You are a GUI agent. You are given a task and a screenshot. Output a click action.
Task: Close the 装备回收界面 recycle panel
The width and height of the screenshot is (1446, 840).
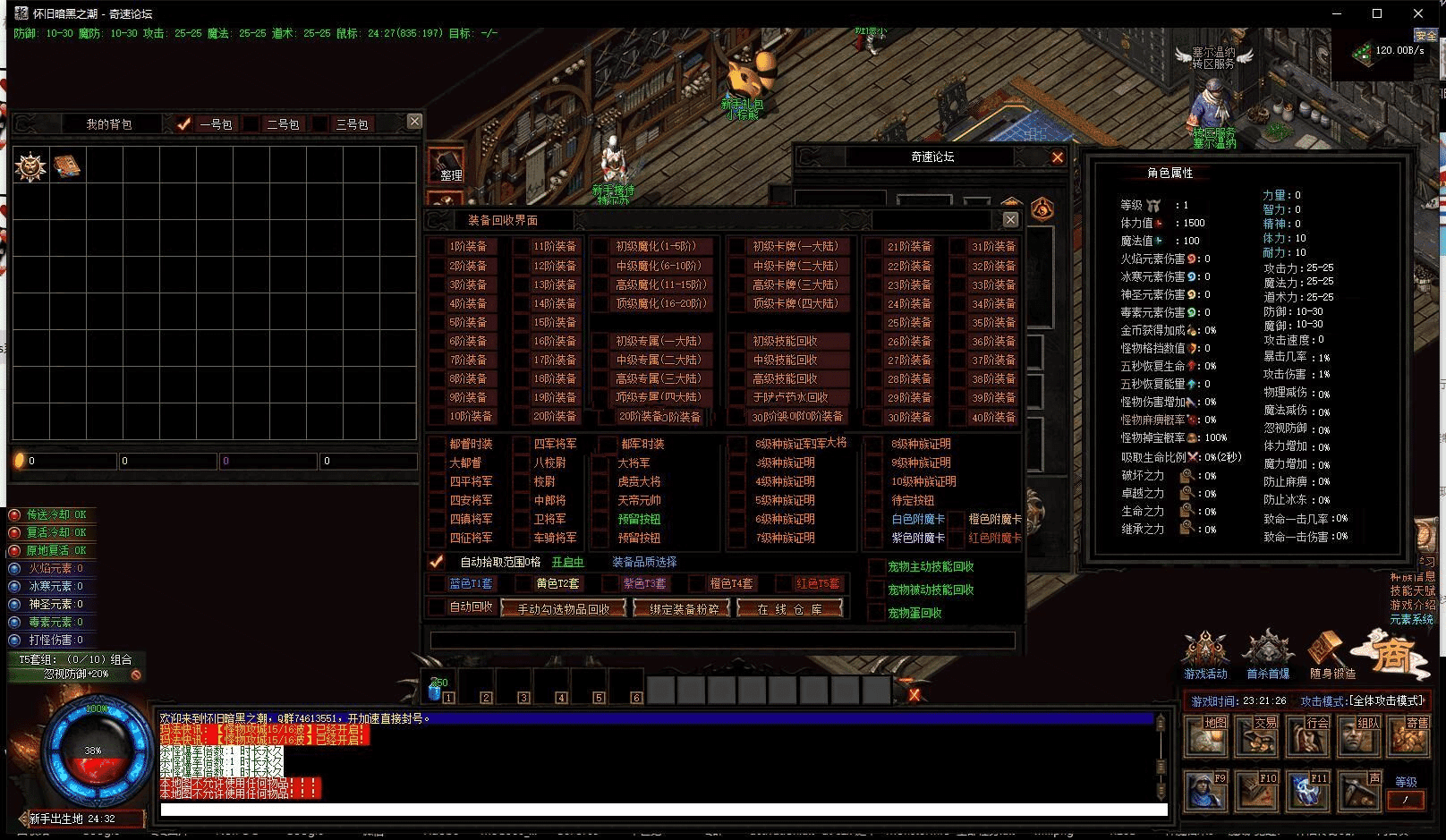[x=1010, y=219]
